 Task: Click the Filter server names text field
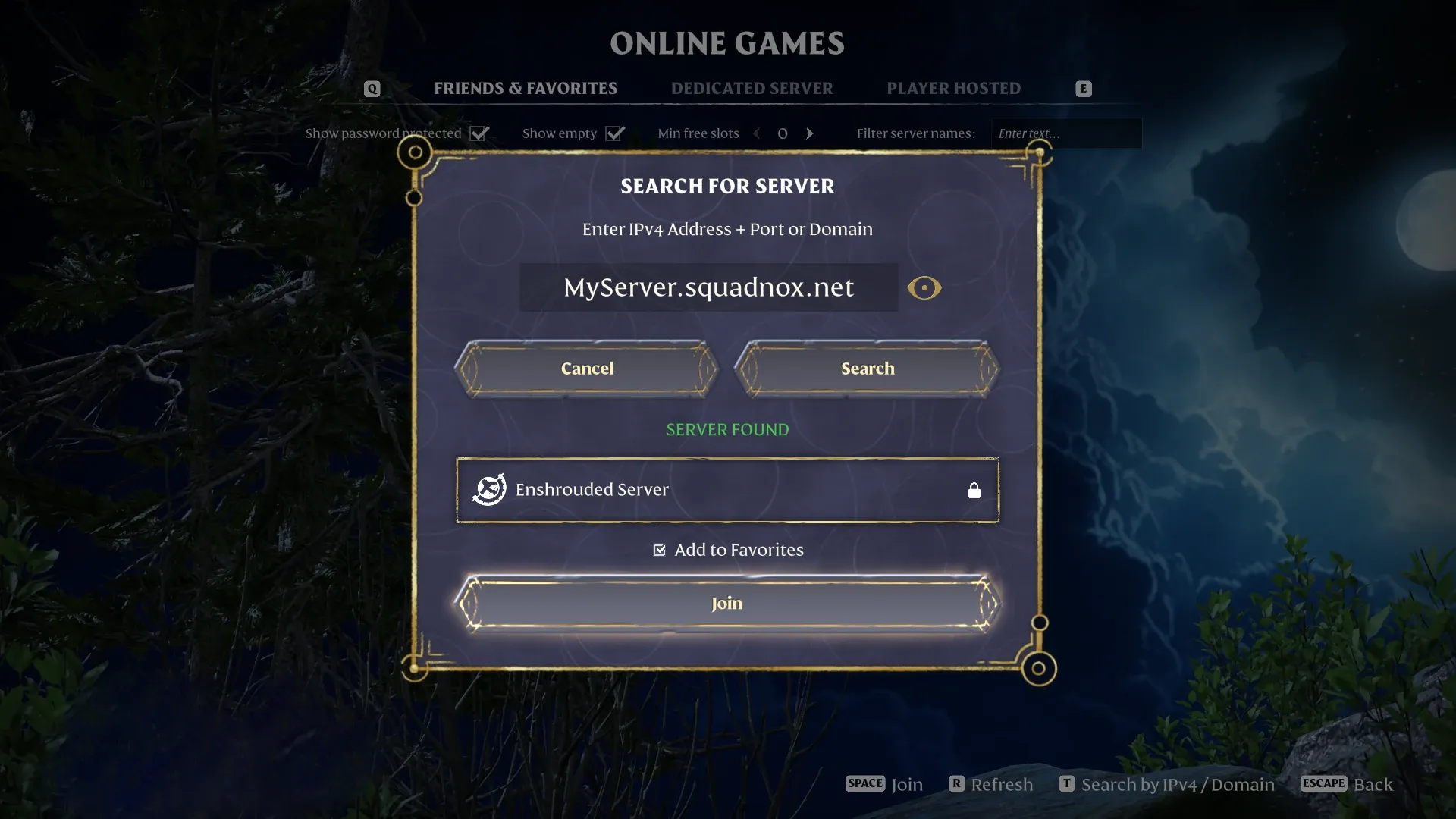[1065, 133]
